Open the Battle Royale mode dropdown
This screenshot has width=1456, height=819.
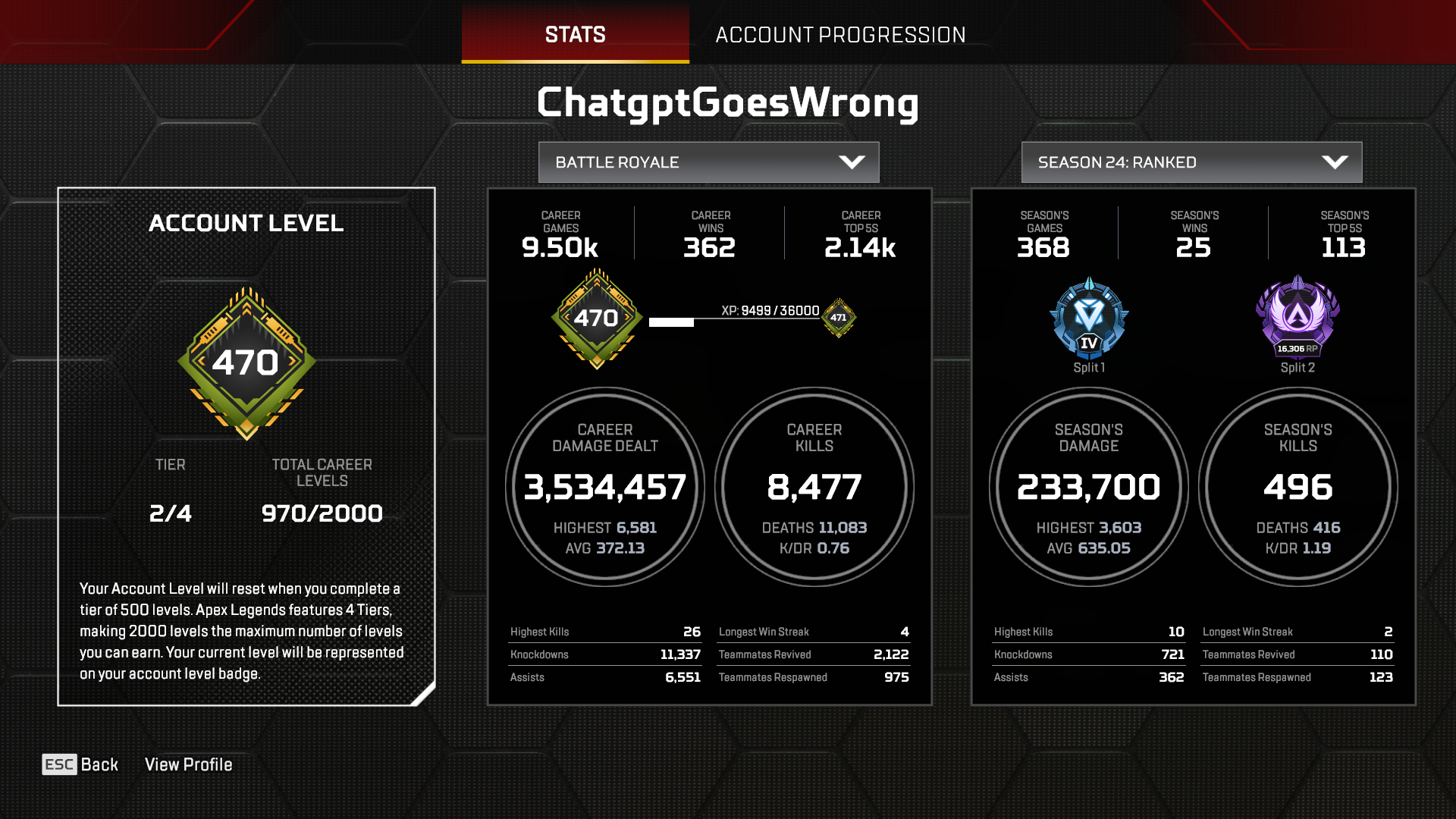(708, 162)
